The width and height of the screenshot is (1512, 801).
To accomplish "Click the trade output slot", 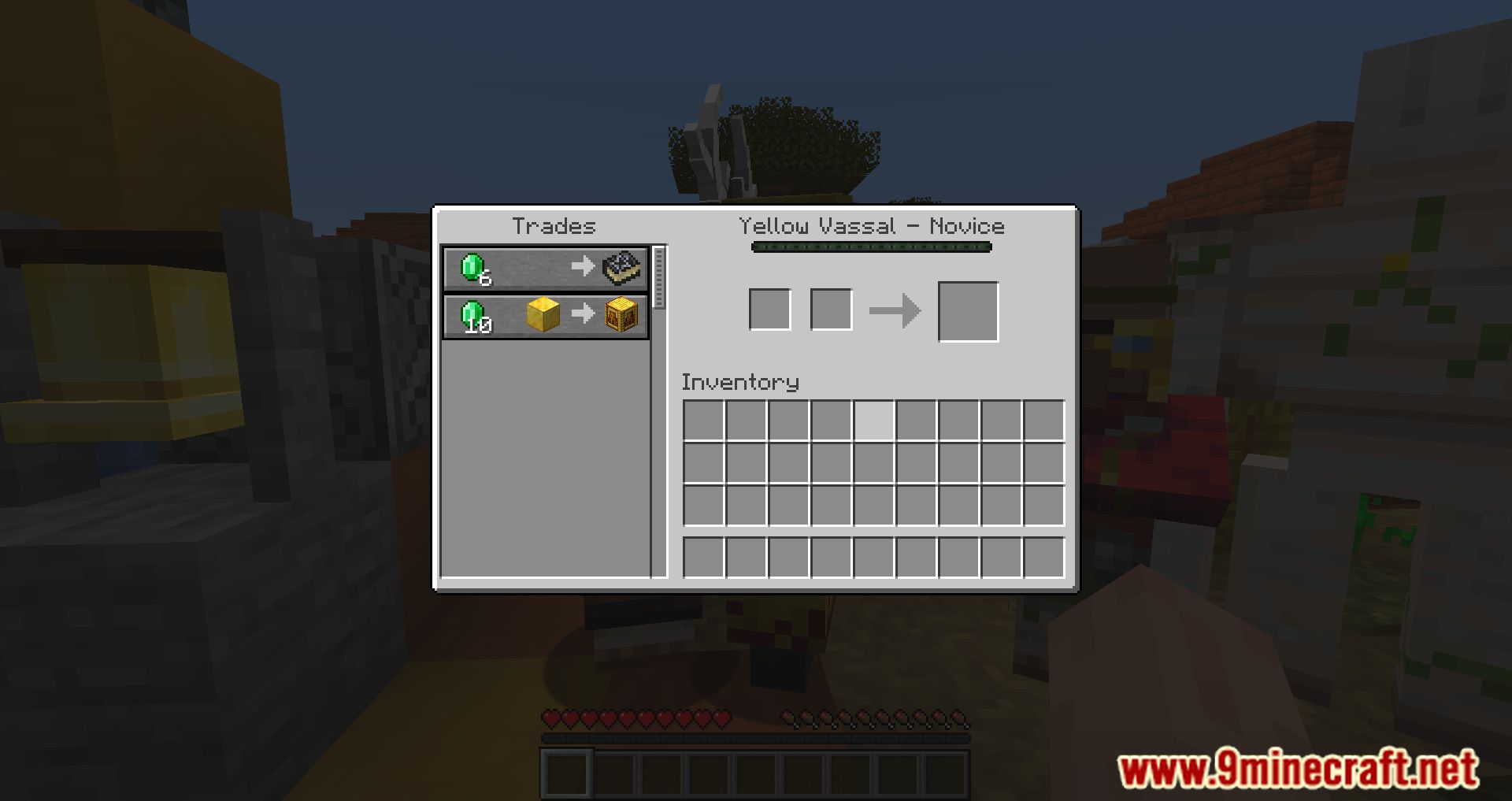I will (x=968, y=310).
